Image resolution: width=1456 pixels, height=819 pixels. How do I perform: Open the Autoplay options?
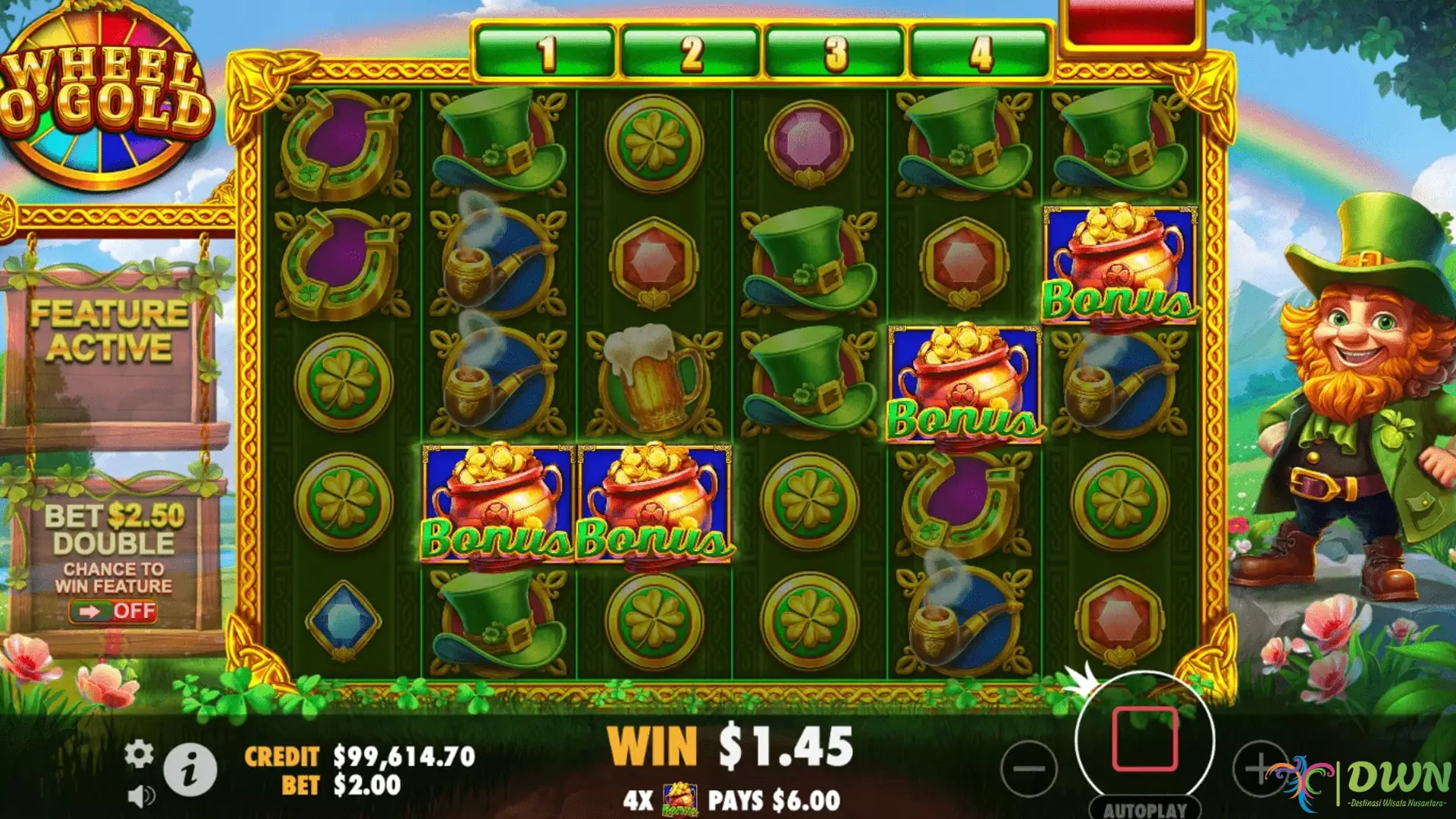(x=1144, y=809)
